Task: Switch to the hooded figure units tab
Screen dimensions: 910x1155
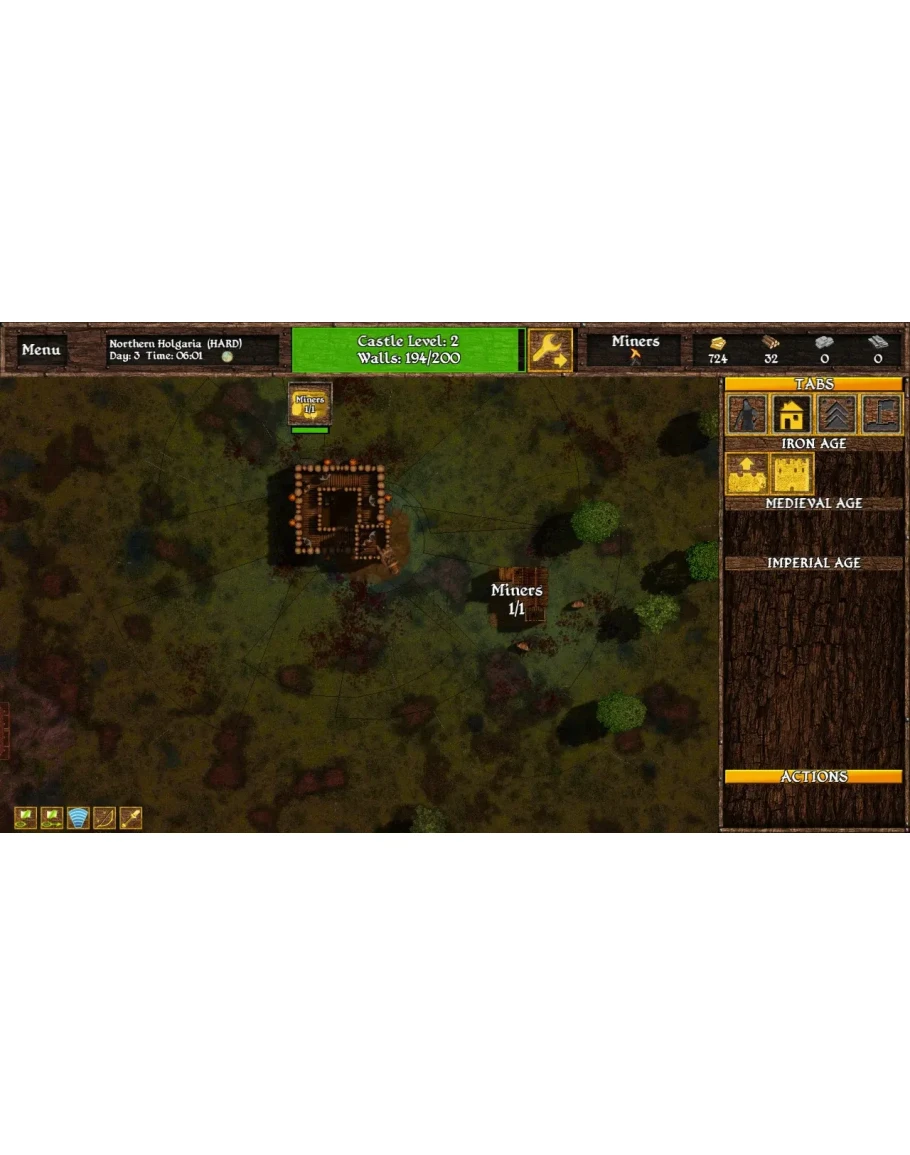Action: point(747,414)
